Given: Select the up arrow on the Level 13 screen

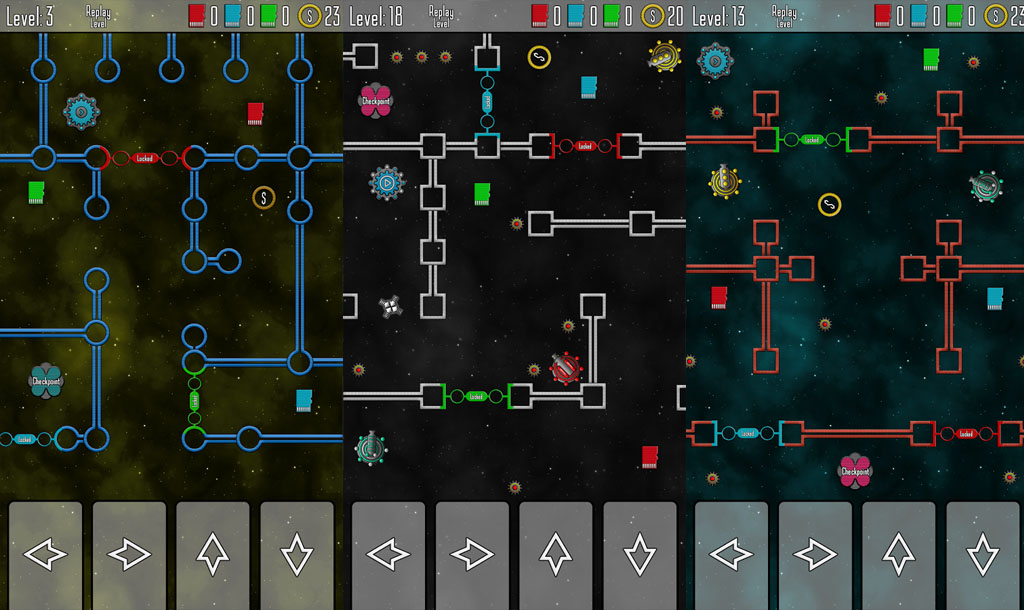Looking at the screenshot, I should (x=899, y=553).
